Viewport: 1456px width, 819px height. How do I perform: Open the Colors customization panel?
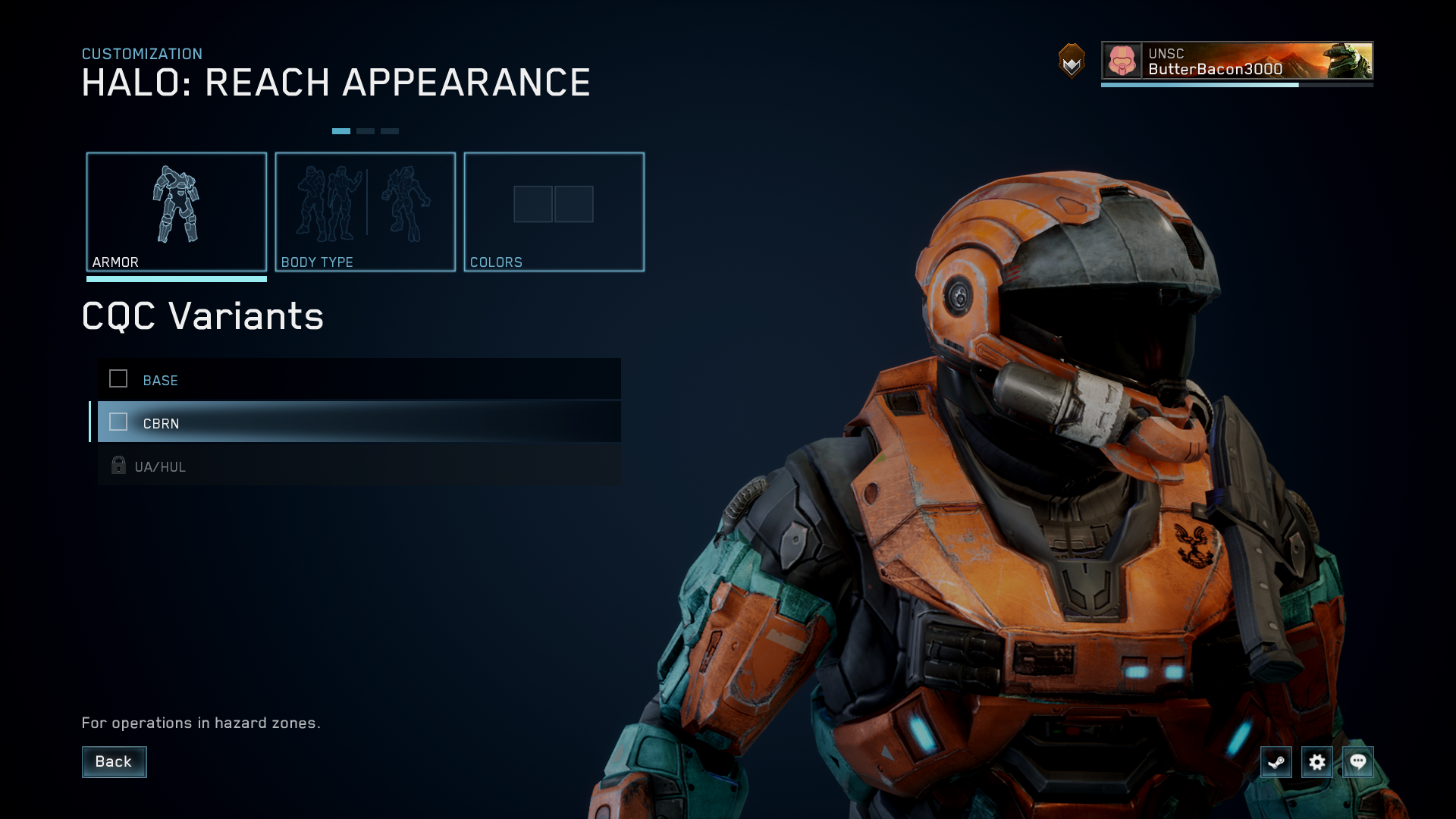click(x=554, y=212)
